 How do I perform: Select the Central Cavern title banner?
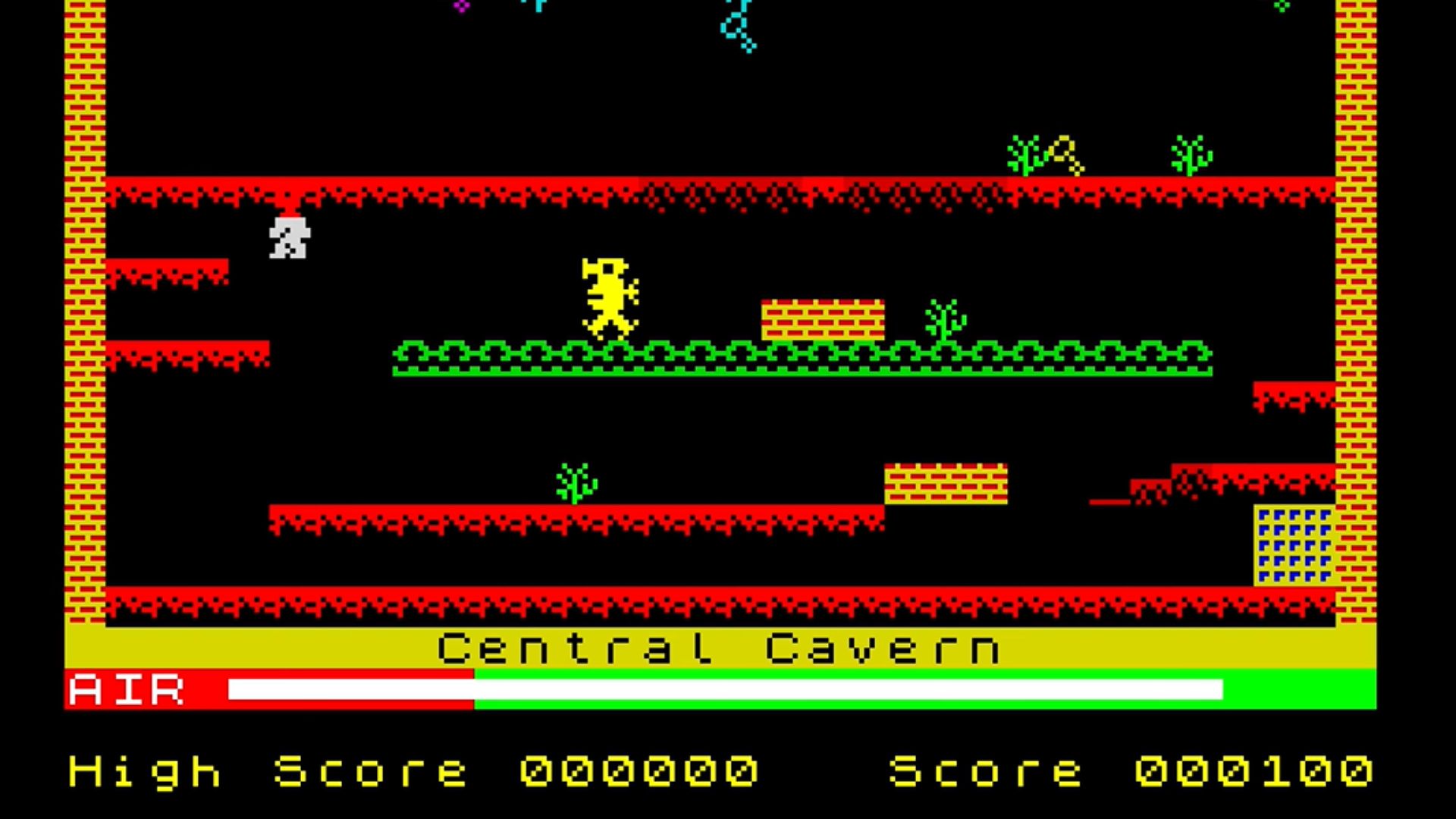(x=720, y=648)
